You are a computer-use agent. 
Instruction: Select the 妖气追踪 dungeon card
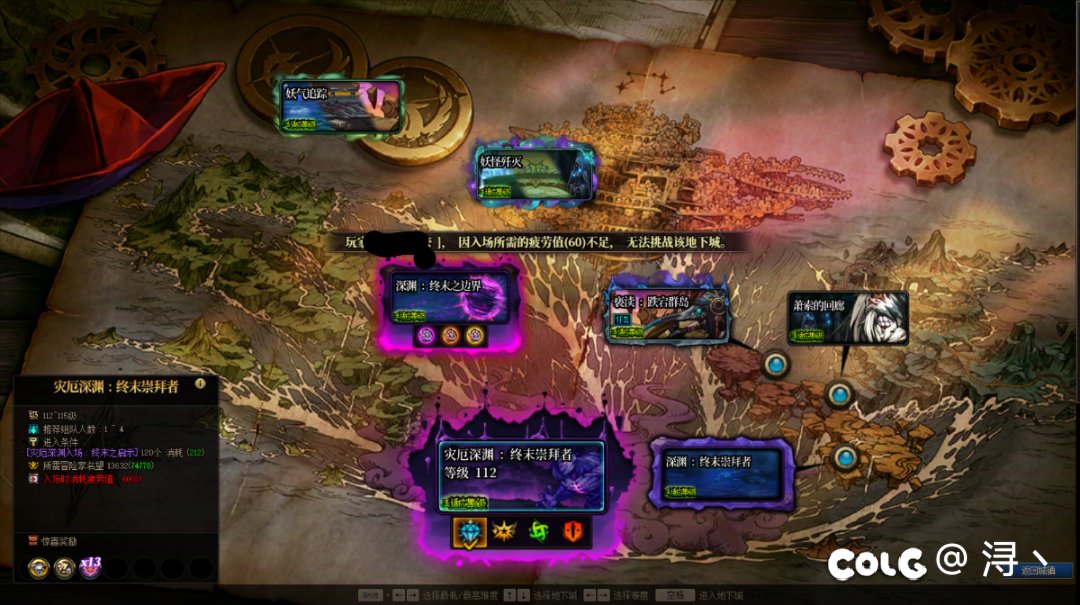click(x=340, y=106)
